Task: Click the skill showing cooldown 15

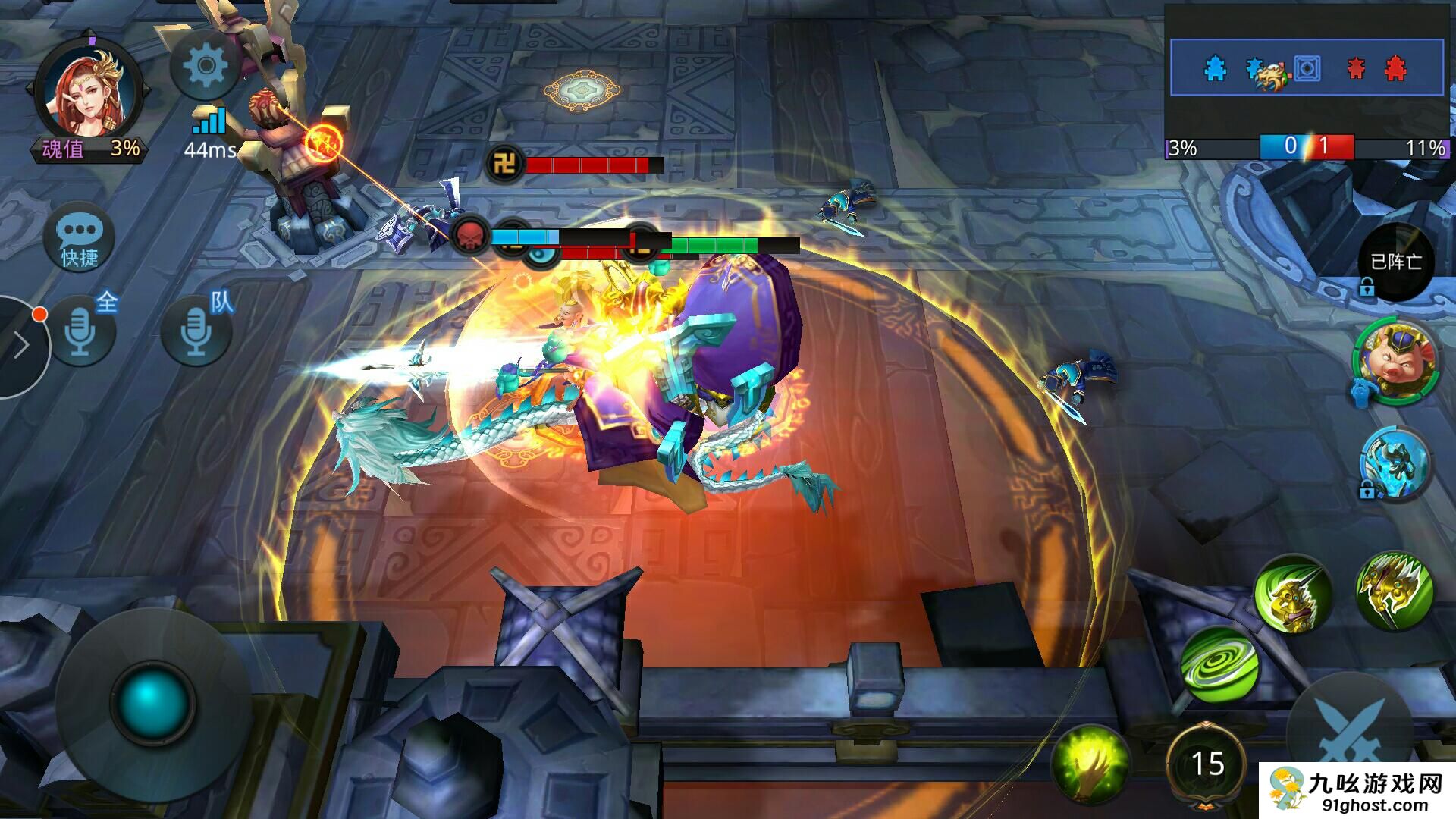Action: [x=1207, y=763]
